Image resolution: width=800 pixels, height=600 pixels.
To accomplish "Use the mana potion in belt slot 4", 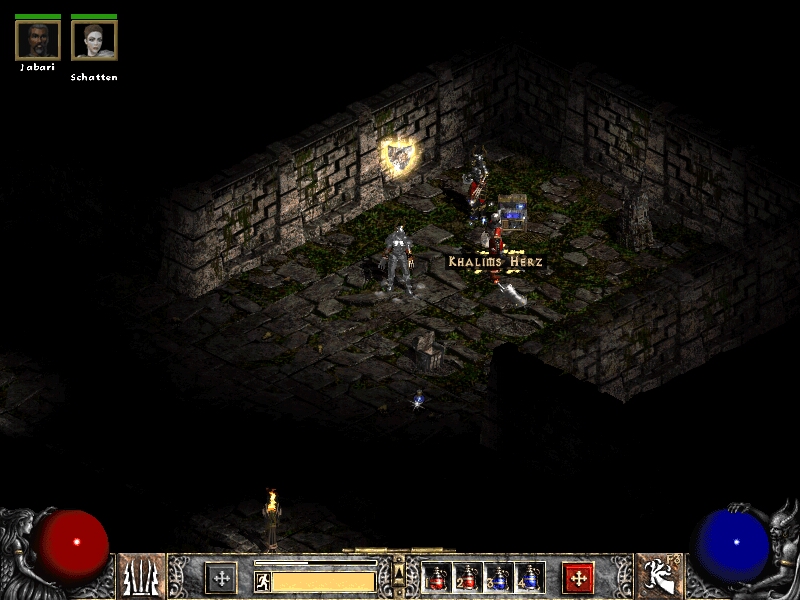I will (x=530, y=577).
